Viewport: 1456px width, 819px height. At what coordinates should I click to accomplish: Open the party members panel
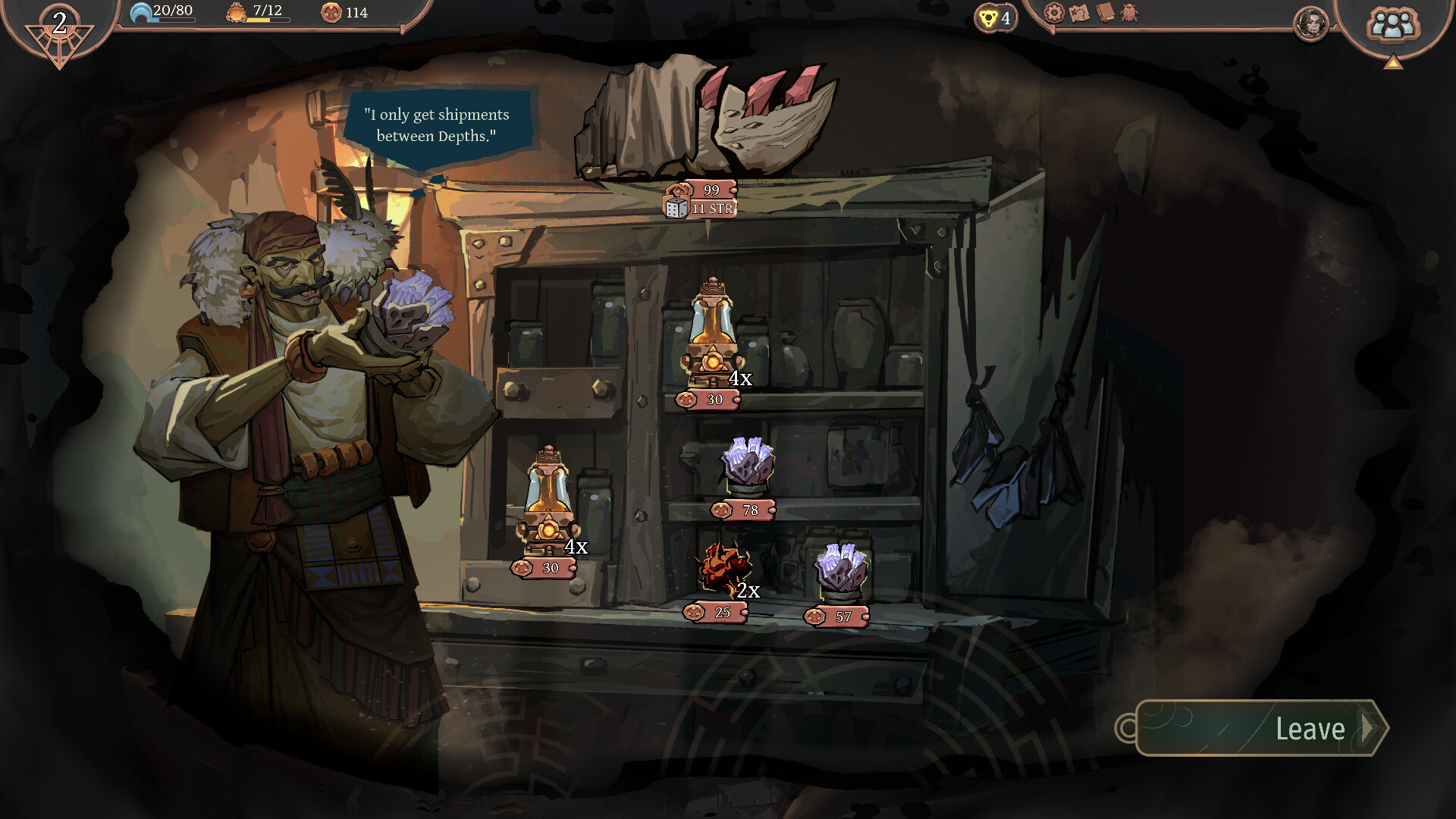(1392, 25)
